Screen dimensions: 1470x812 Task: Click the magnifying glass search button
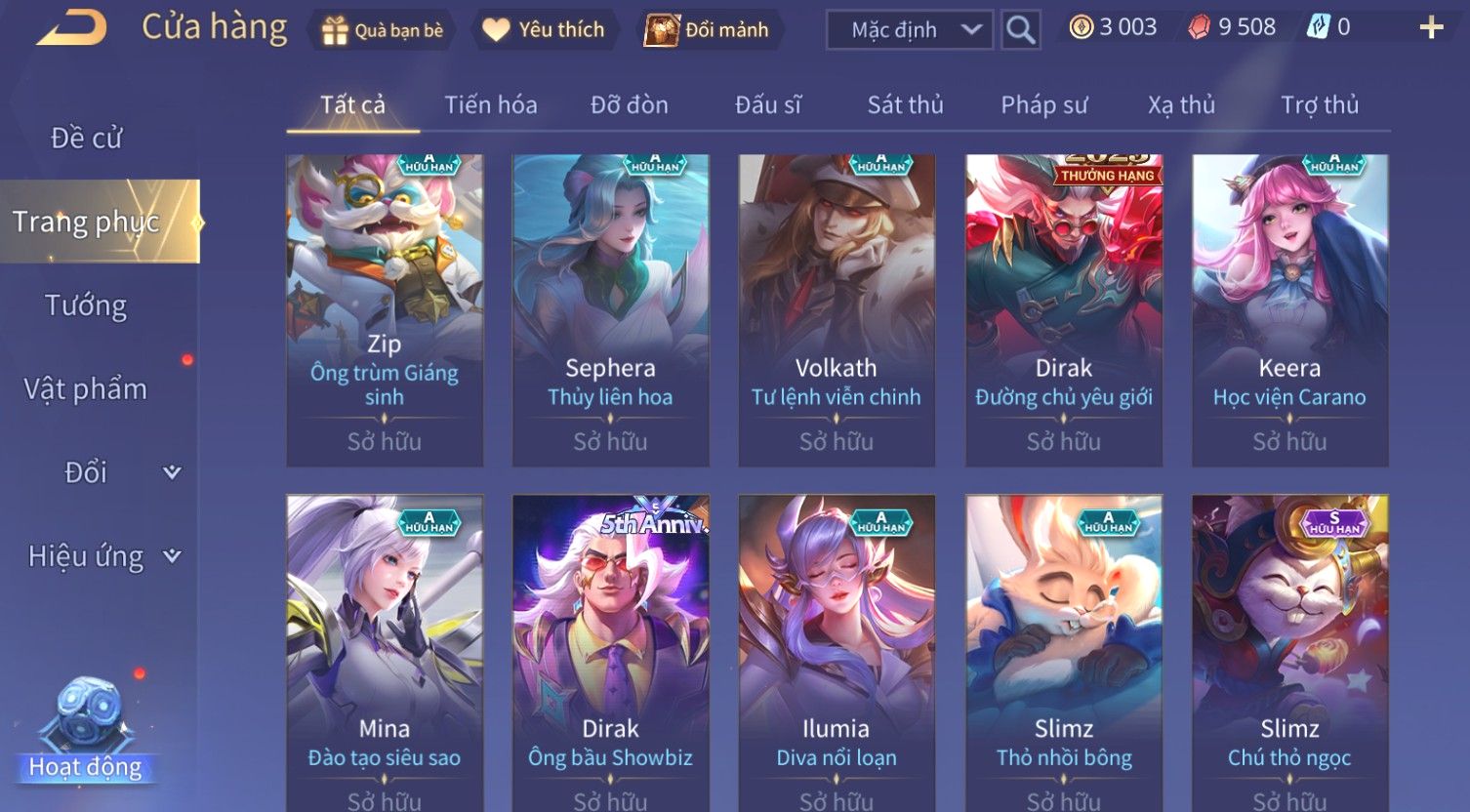tap(1021, 30)
